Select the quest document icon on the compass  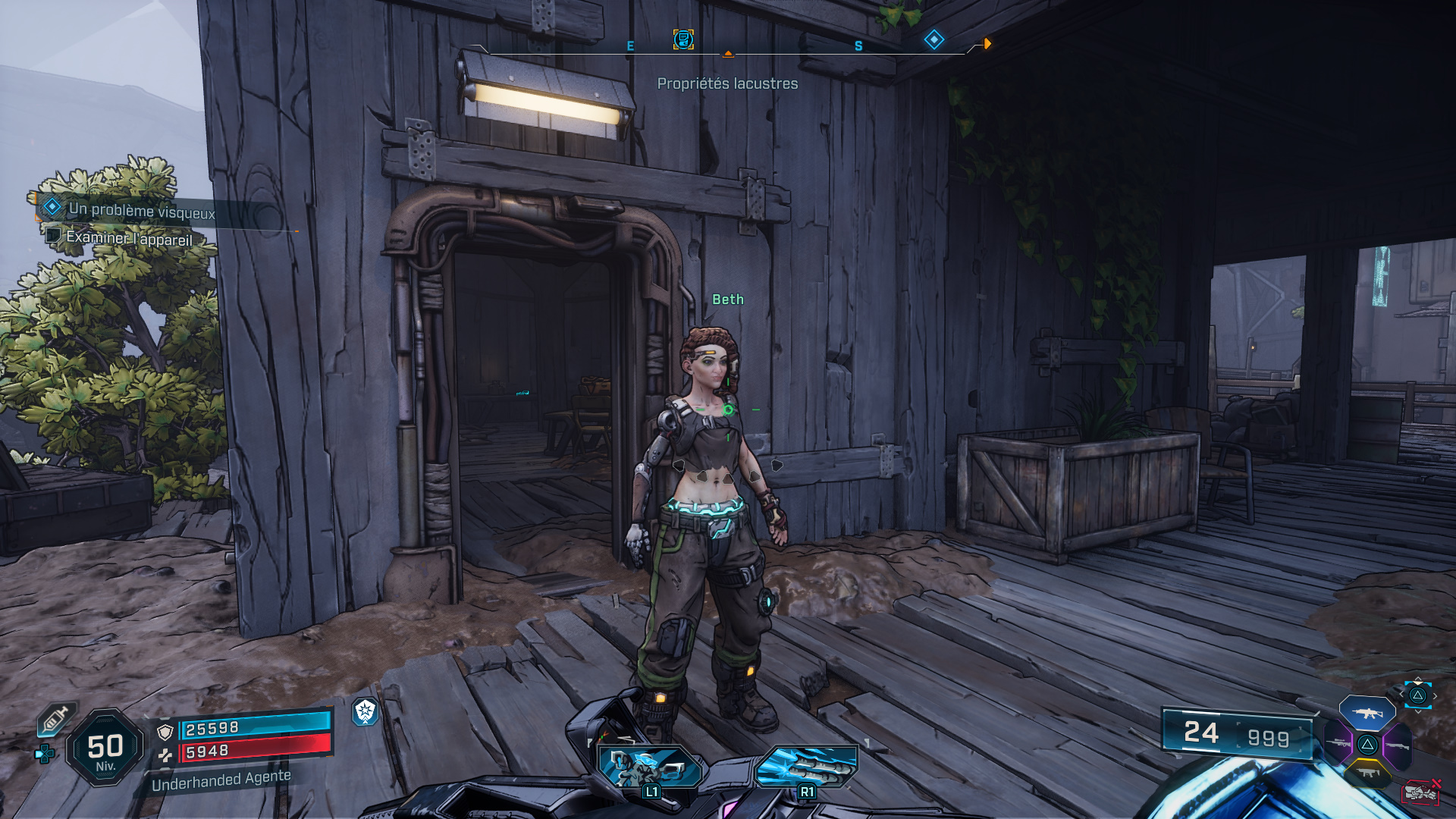pyautogui.click(x=682, y=40)
